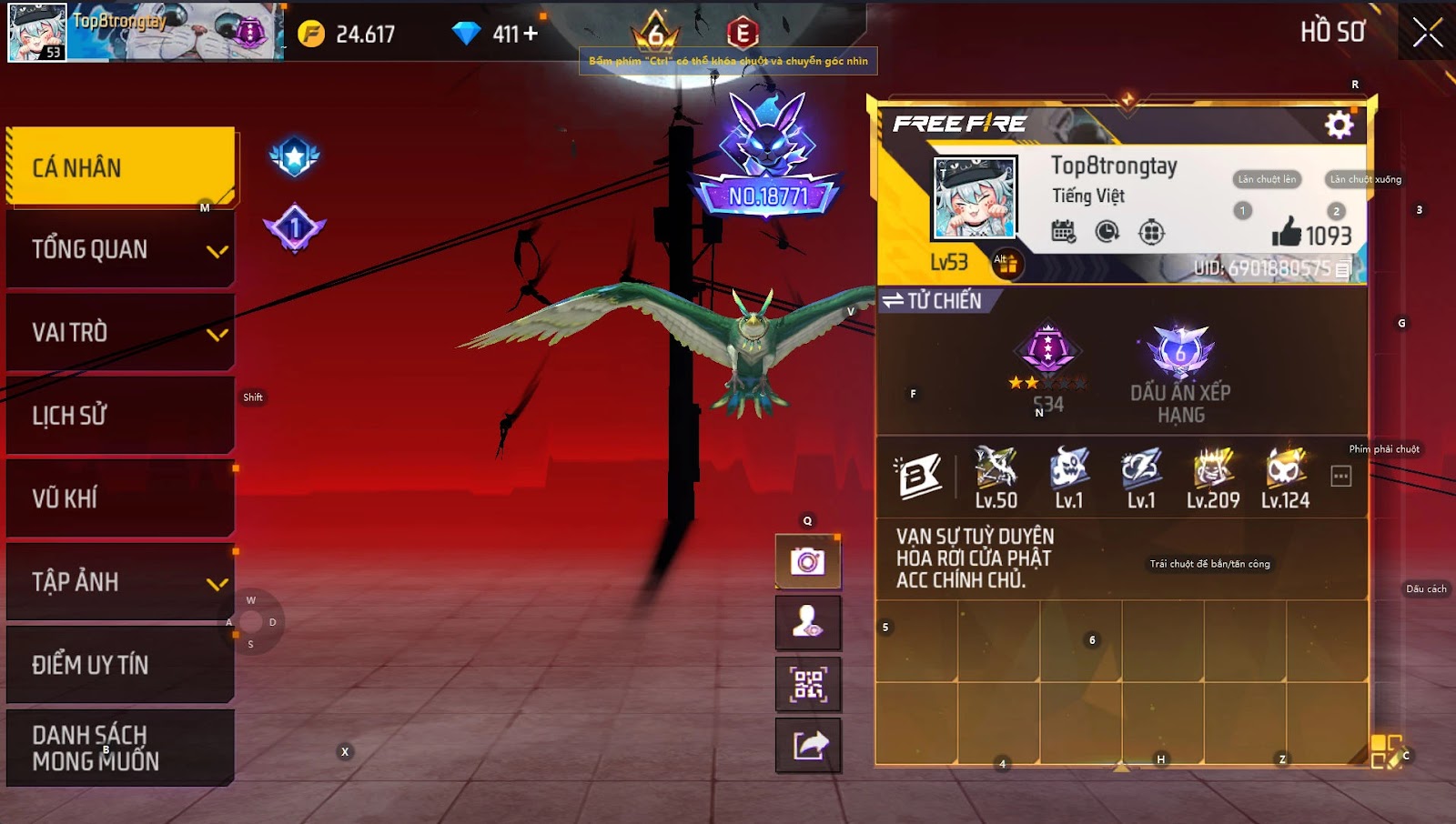This screenshot has width=1456, height=824.
Task: Open the VAI TRÒ menu
Action: [120, 333]
